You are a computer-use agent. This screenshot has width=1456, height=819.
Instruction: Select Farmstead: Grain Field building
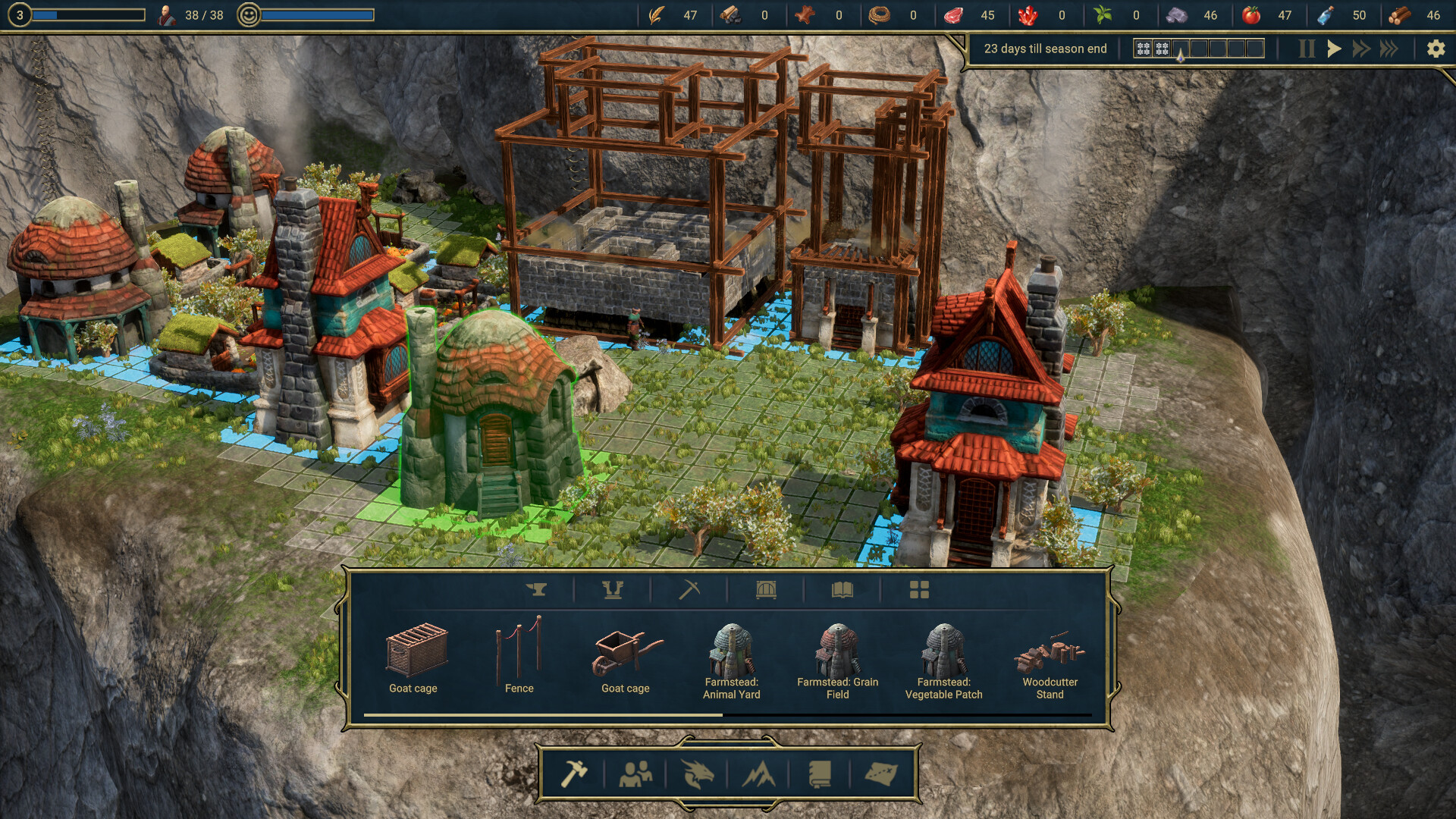836,652
